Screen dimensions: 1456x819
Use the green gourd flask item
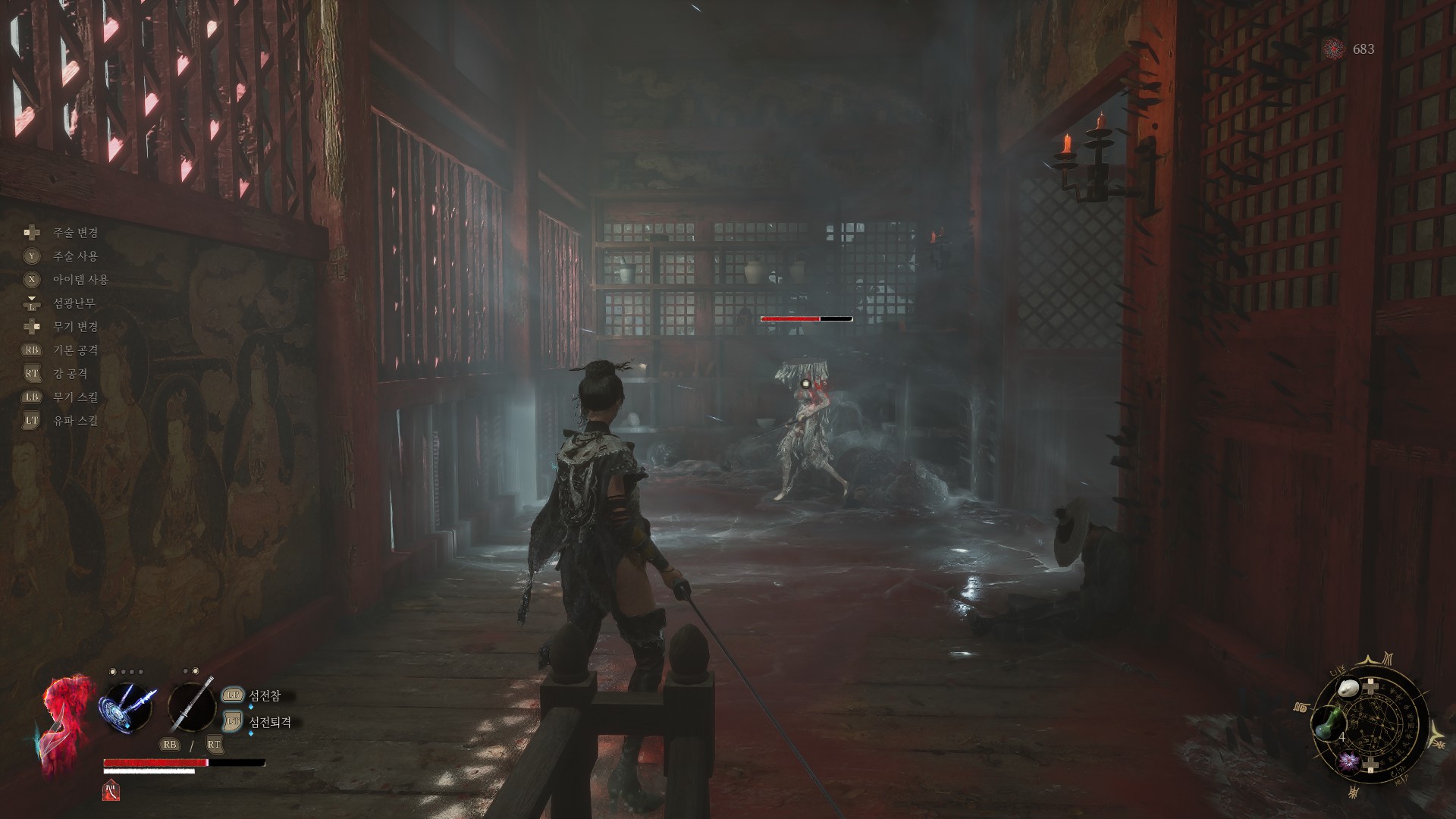coord(1326,724)
